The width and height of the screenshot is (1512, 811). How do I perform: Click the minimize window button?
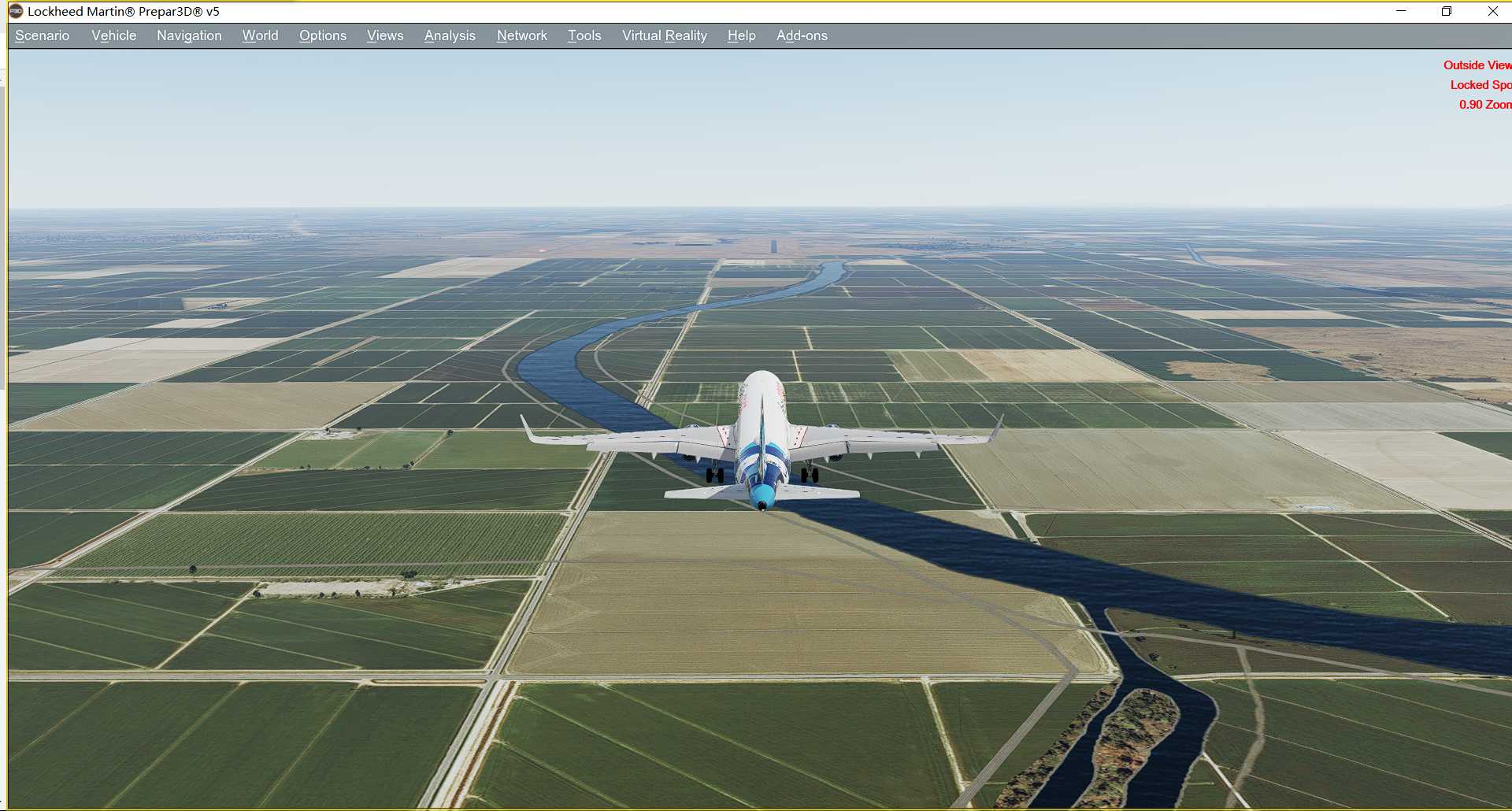(x=1399, y=11)
